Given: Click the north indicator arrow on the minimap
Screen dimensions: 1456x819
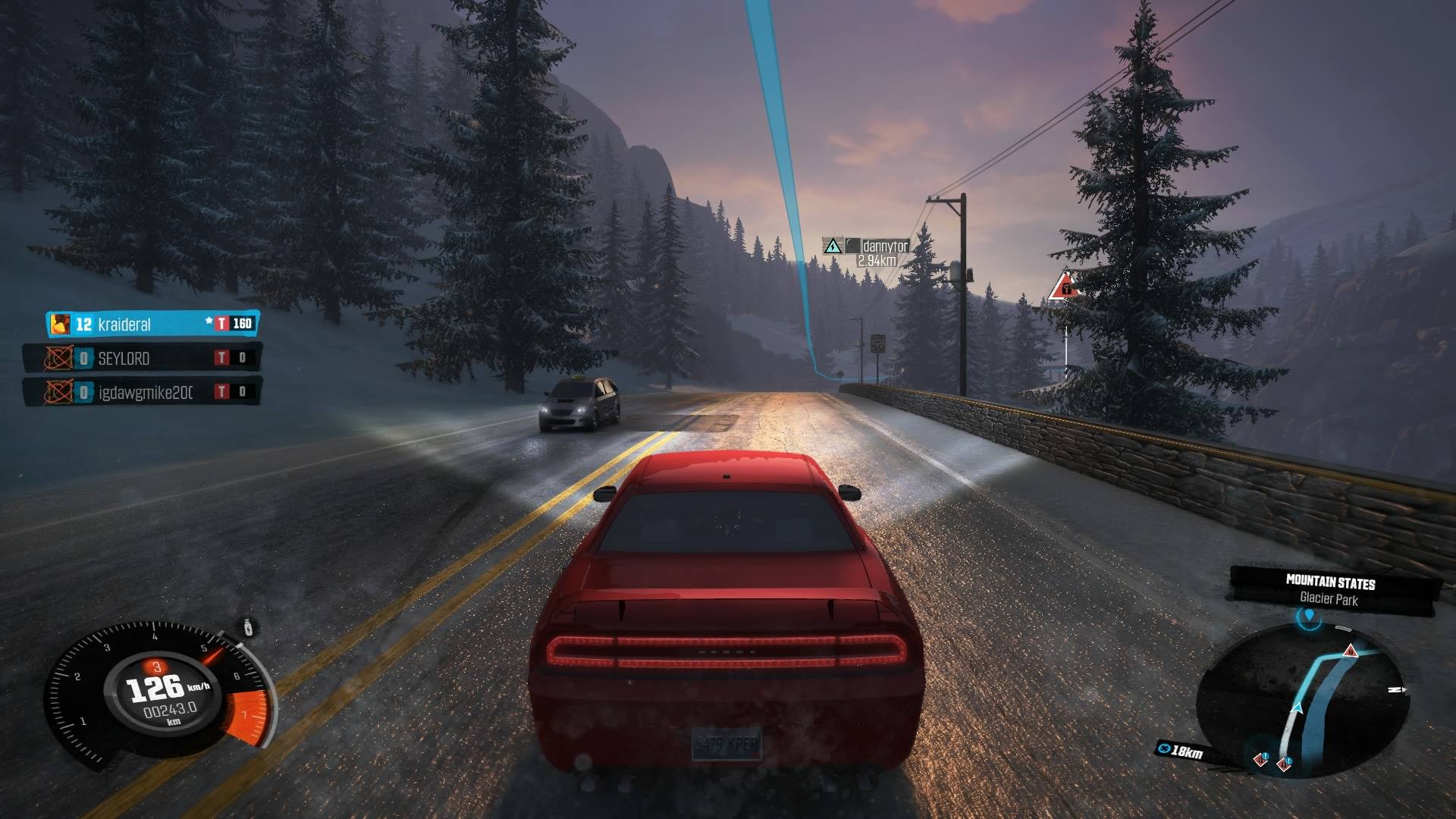Looking at the screenshot, I should click(1398, 689).
